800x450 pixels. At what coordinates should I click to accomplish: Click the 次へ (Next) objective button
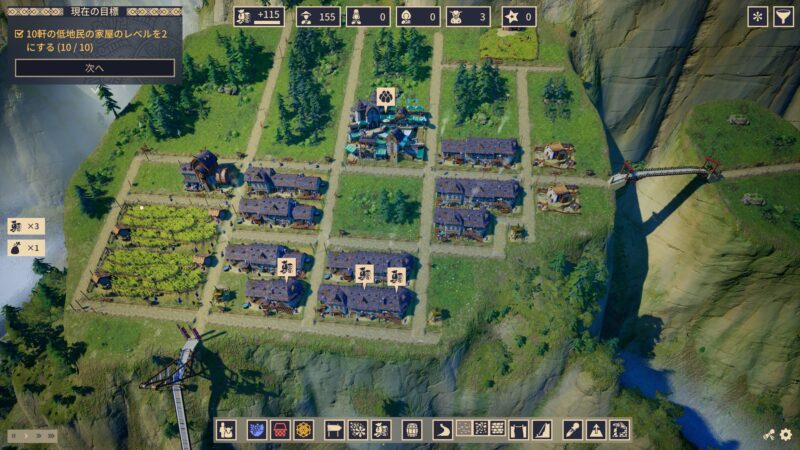point(95,68)
